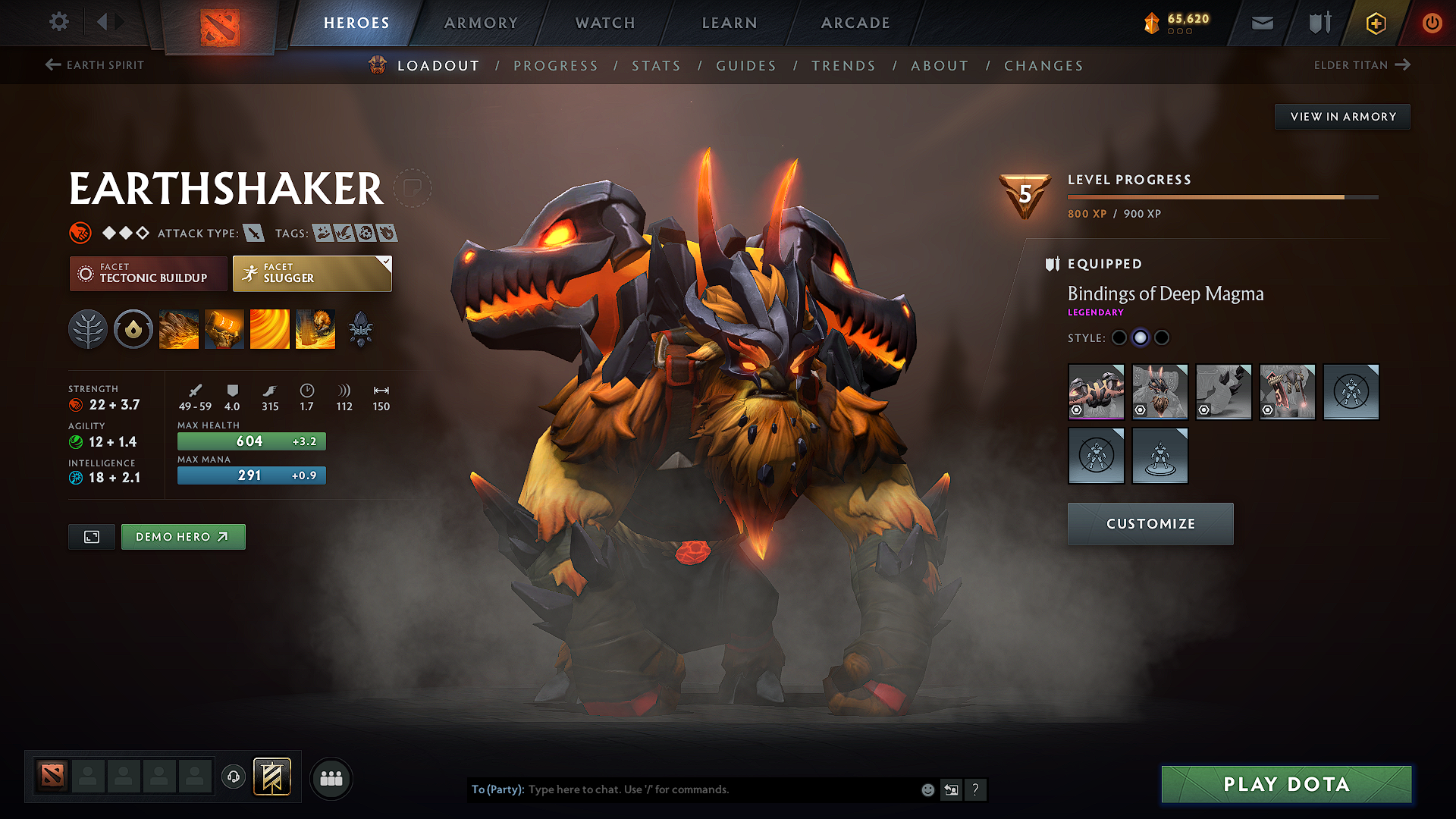The image size is (1456, 819).
Task: View the Echo Slam ability icon
Action: 315,328
